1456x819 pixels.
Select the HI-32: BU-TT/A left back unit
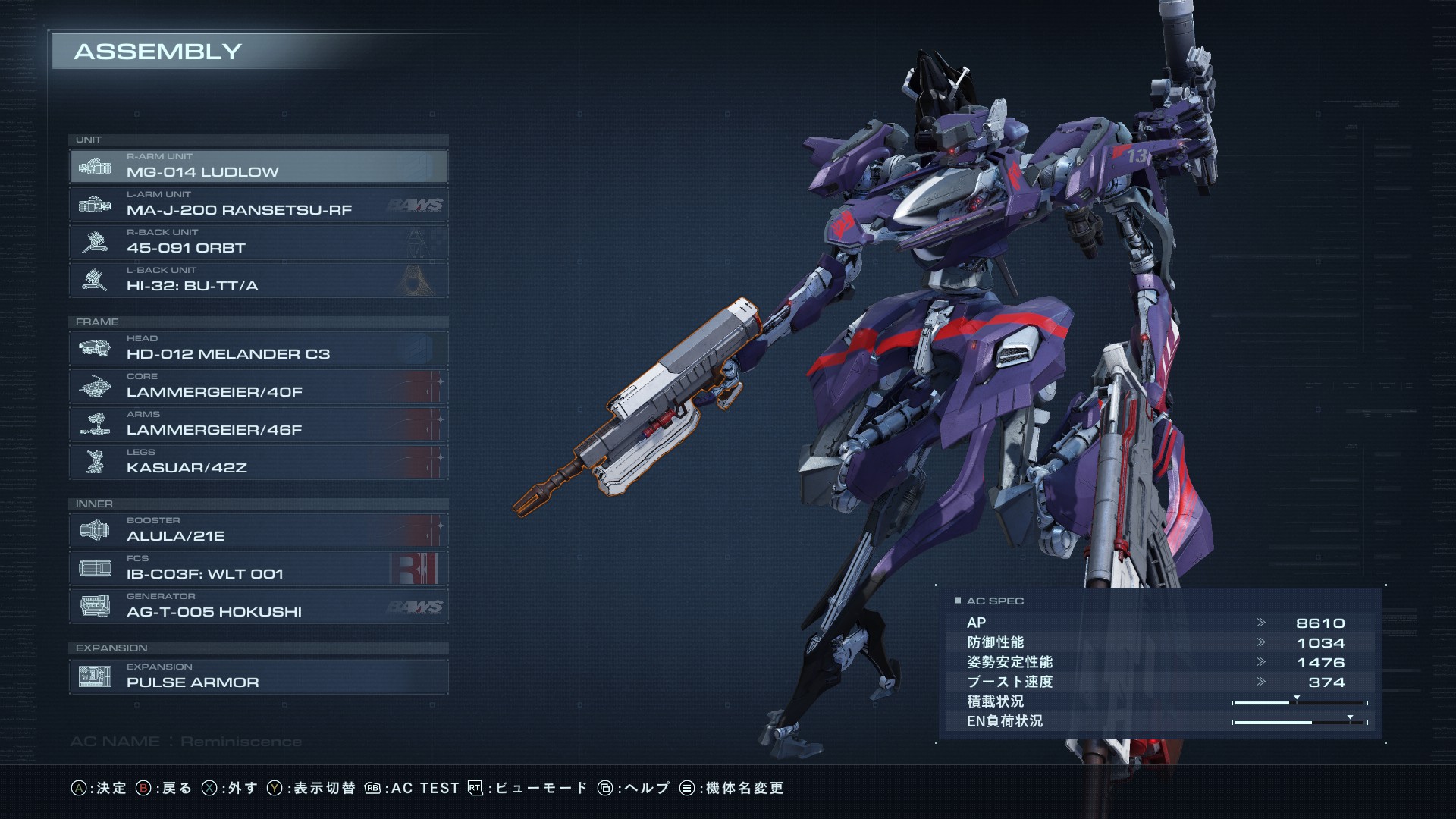point(258,280)
